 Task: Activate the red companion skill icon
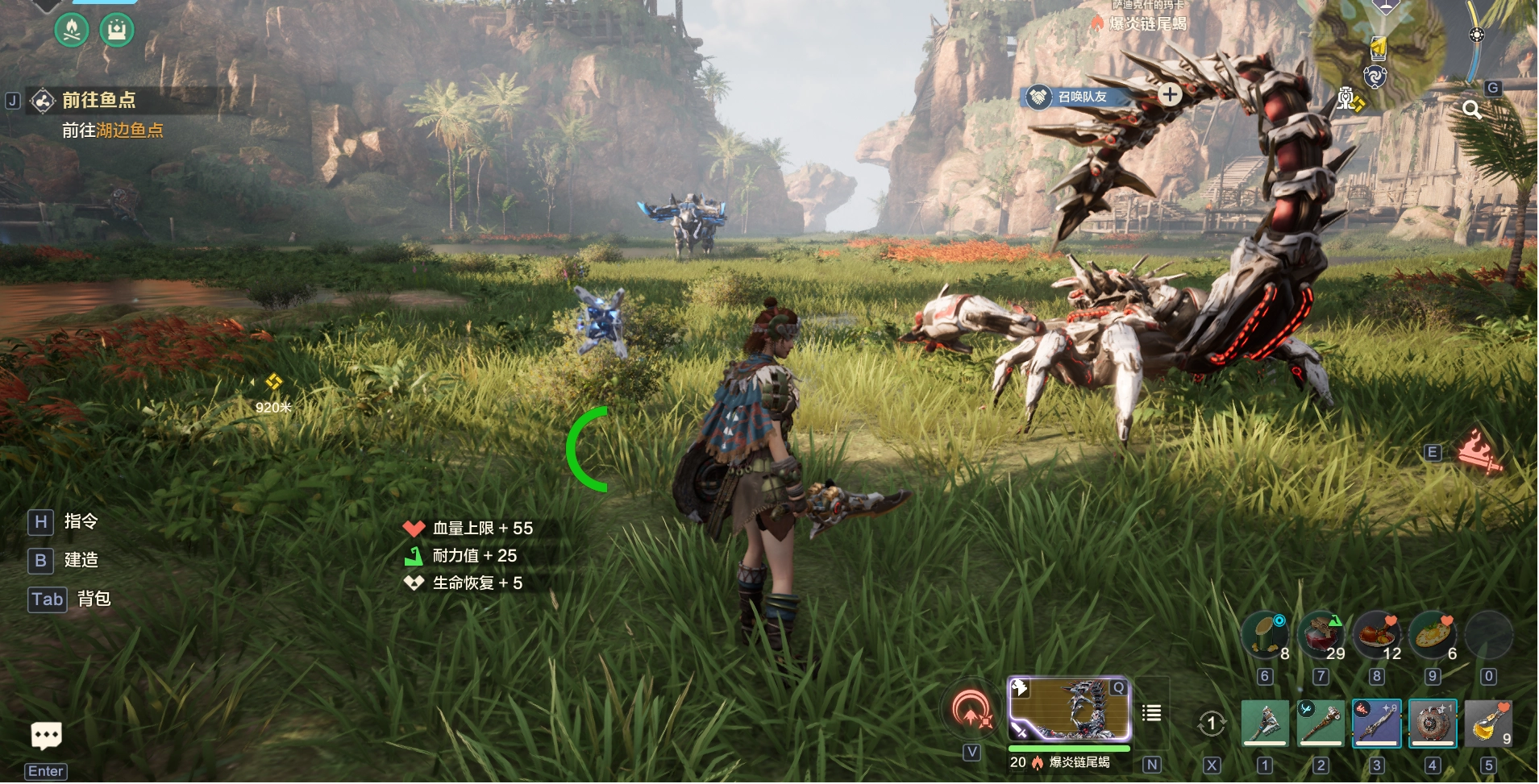tap(972, 711)
